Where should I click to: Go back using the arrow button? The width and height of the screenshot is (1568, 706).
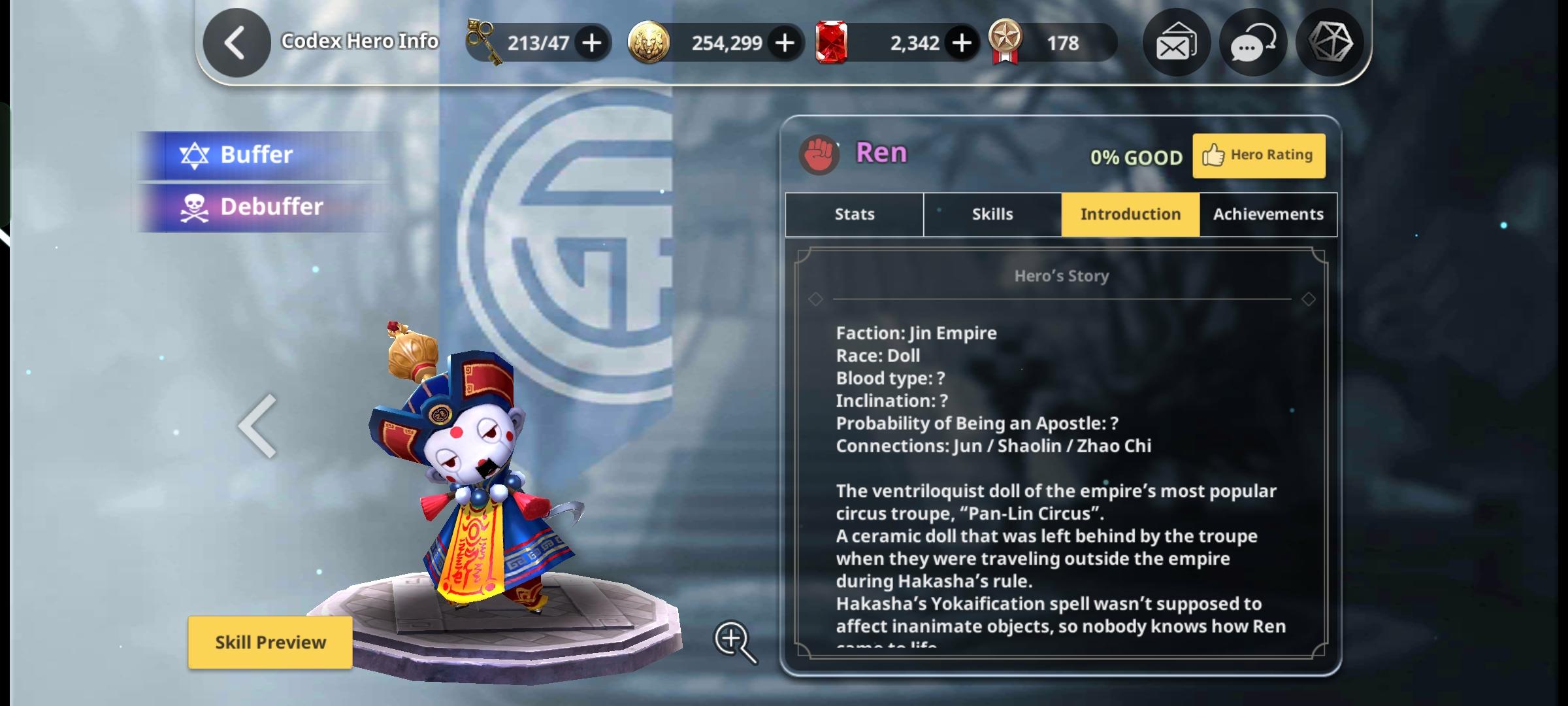pyautogui.click(x=236, y=43)
